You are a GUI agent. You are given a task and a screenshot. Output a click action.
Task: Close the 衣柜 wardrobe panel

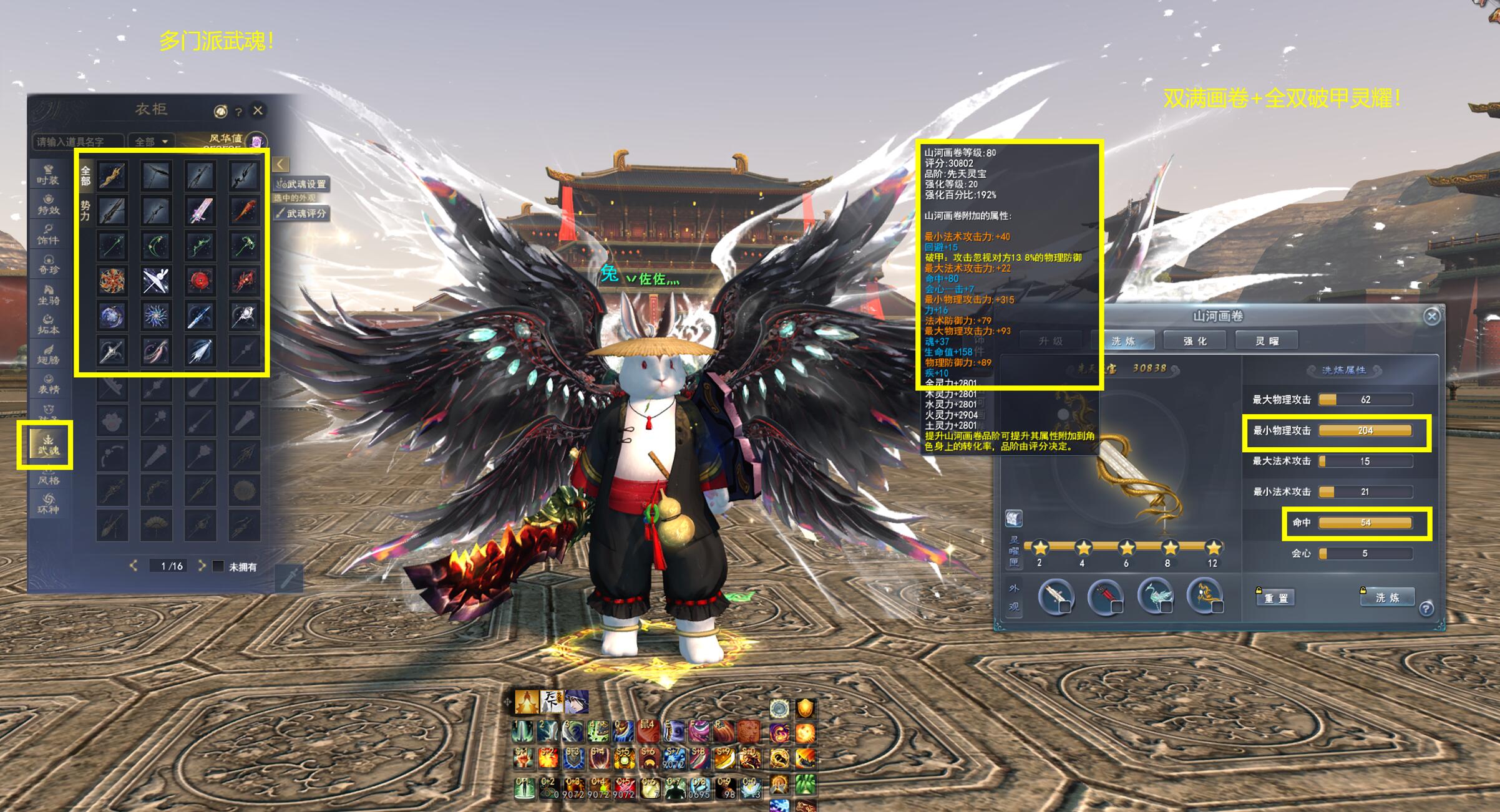258,110
